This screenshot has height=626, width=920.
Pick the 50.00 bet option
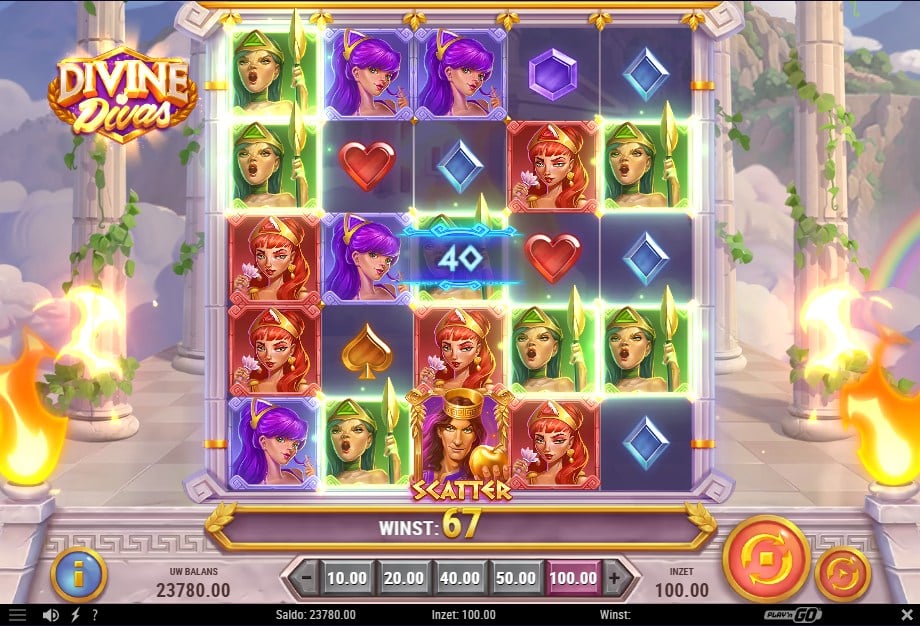(x=518, y=577)
